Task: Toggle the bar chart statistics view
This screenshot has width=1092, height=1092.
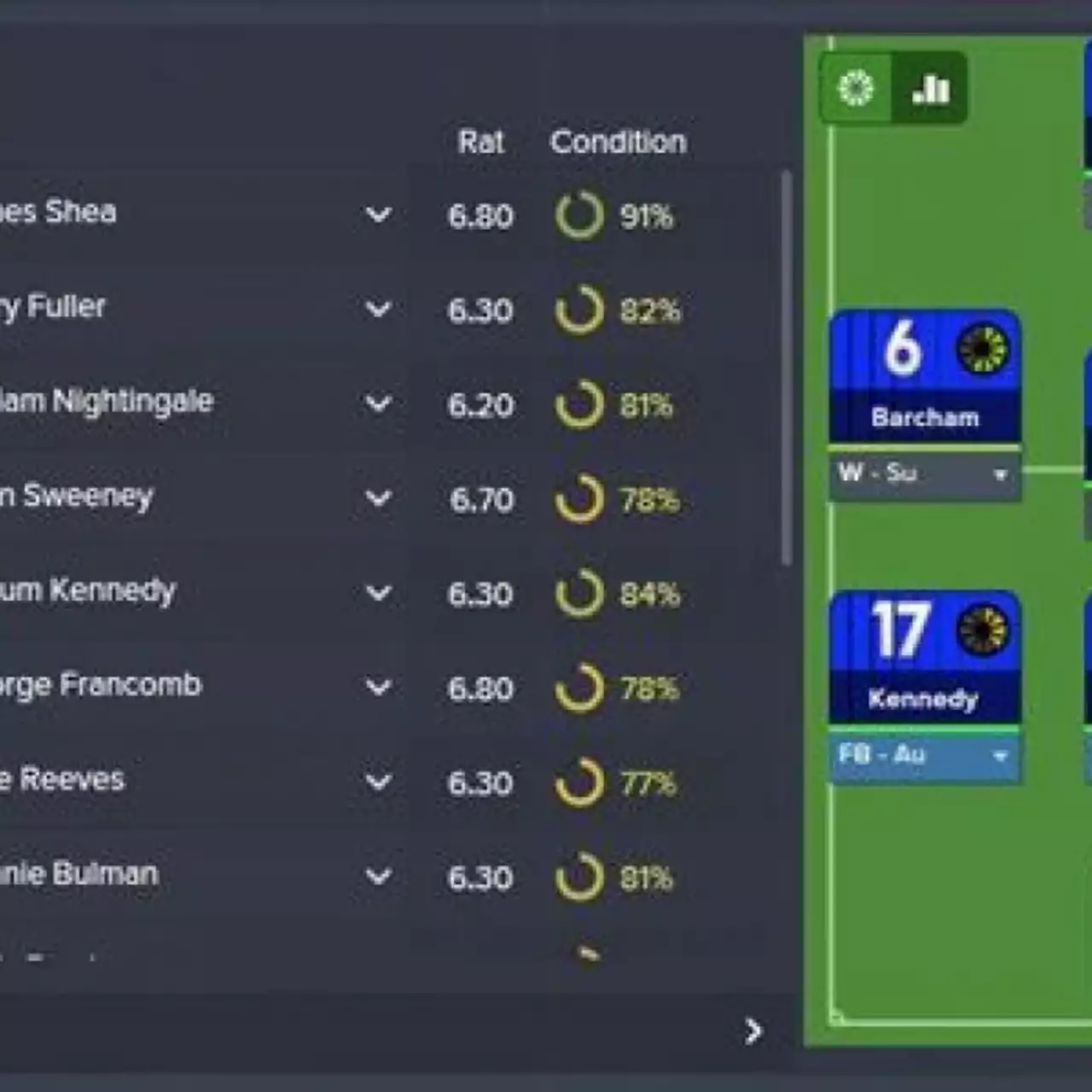Action: click(930, 88)
